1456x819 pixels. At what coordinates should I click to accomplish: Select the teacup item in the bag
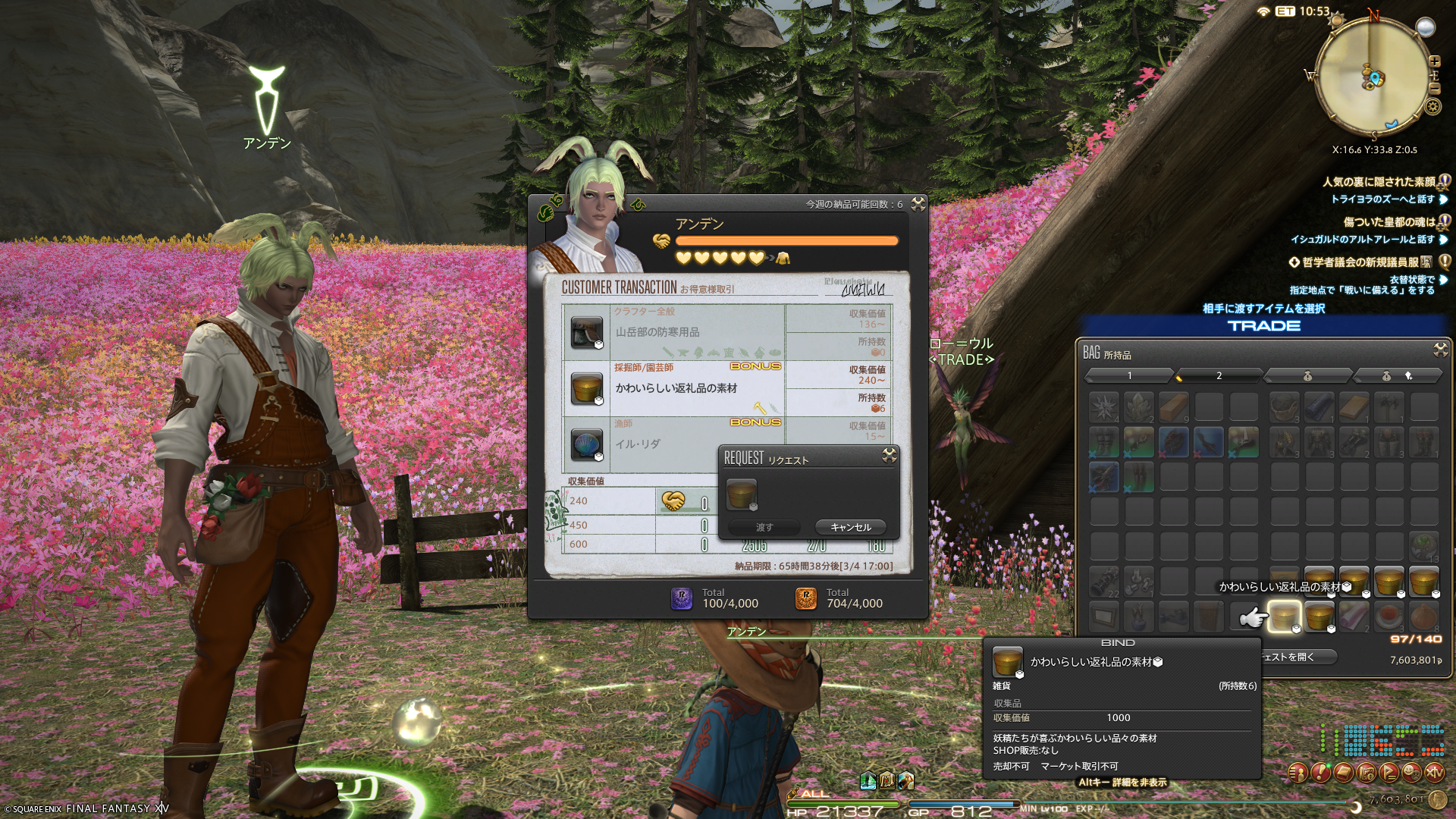tap(1389, 617)
